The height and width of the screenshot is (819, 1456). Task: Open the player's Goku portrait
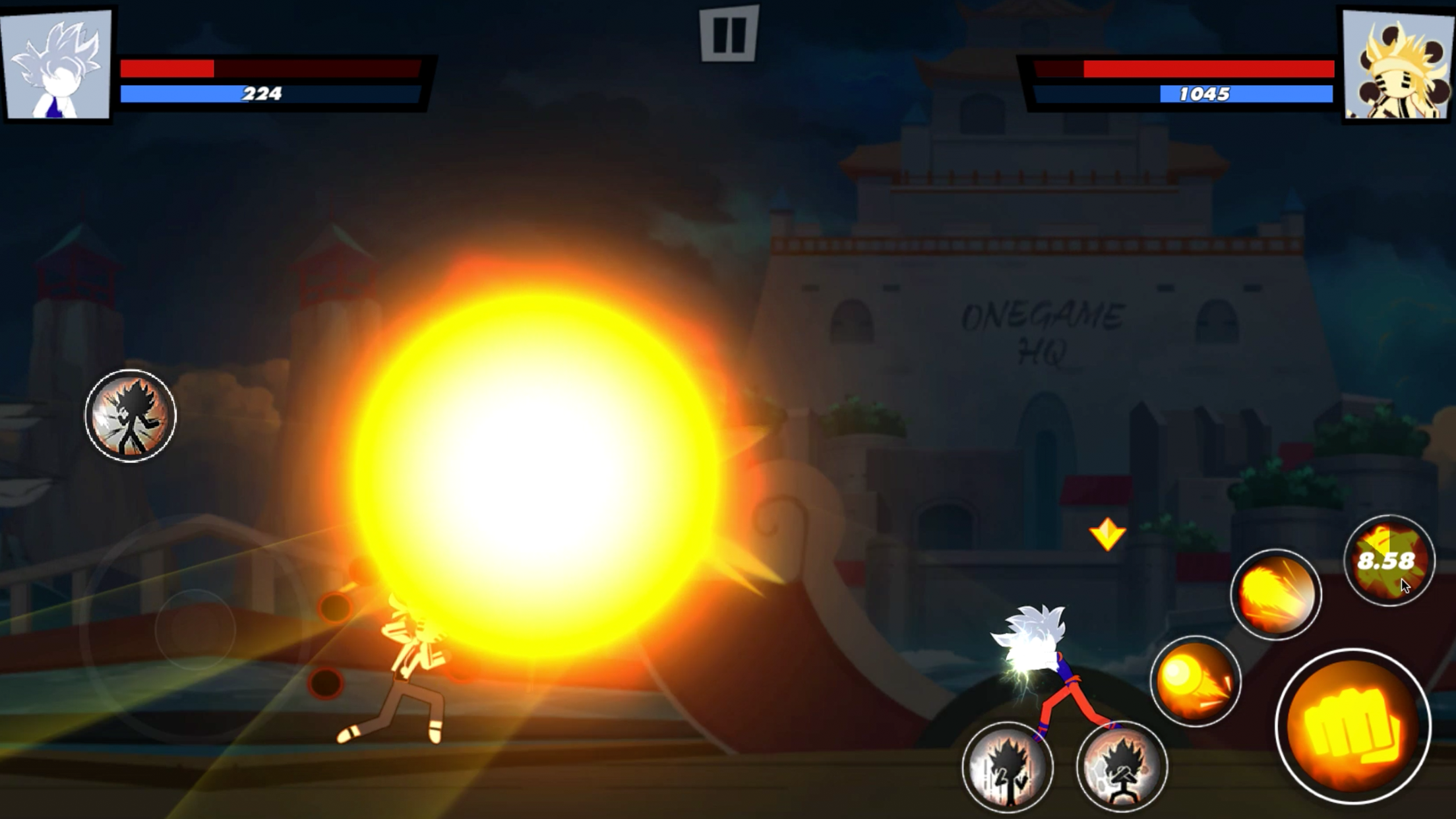[56, 63]
